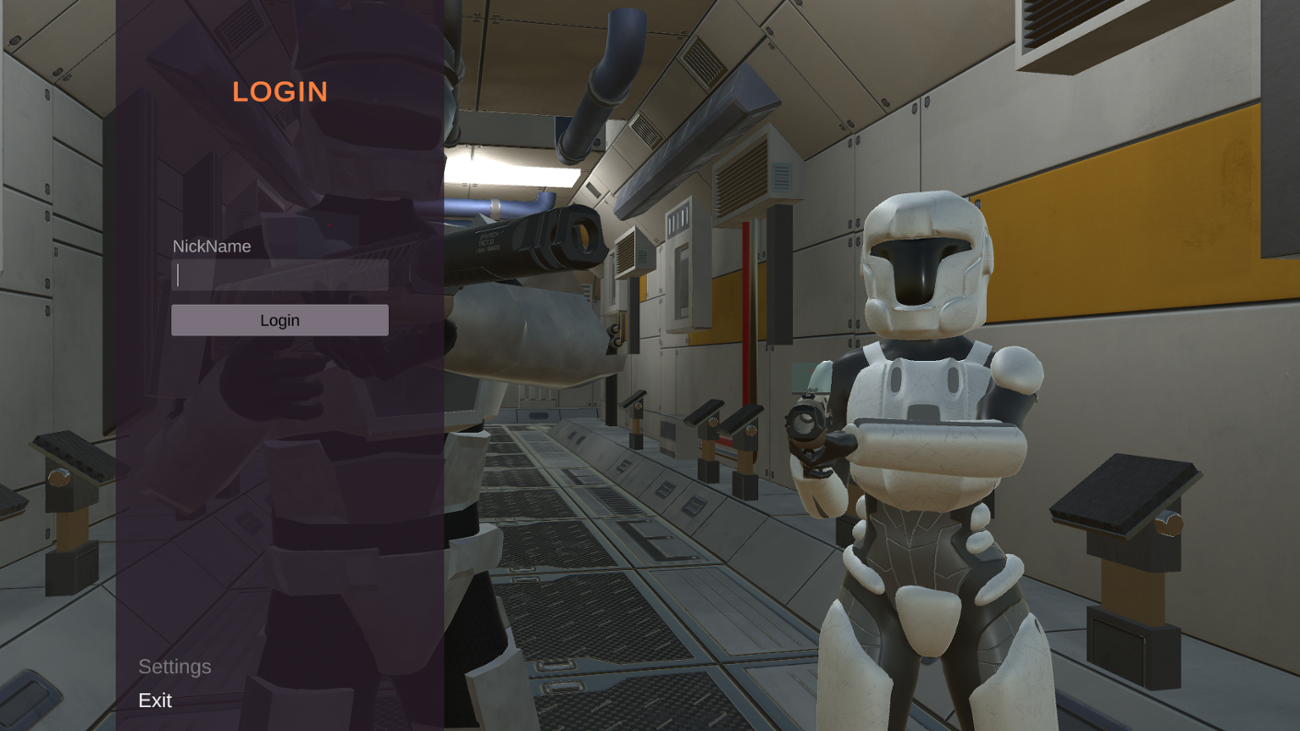Click the NickName label above the text box
The image size is (1300, 731).
211,246
